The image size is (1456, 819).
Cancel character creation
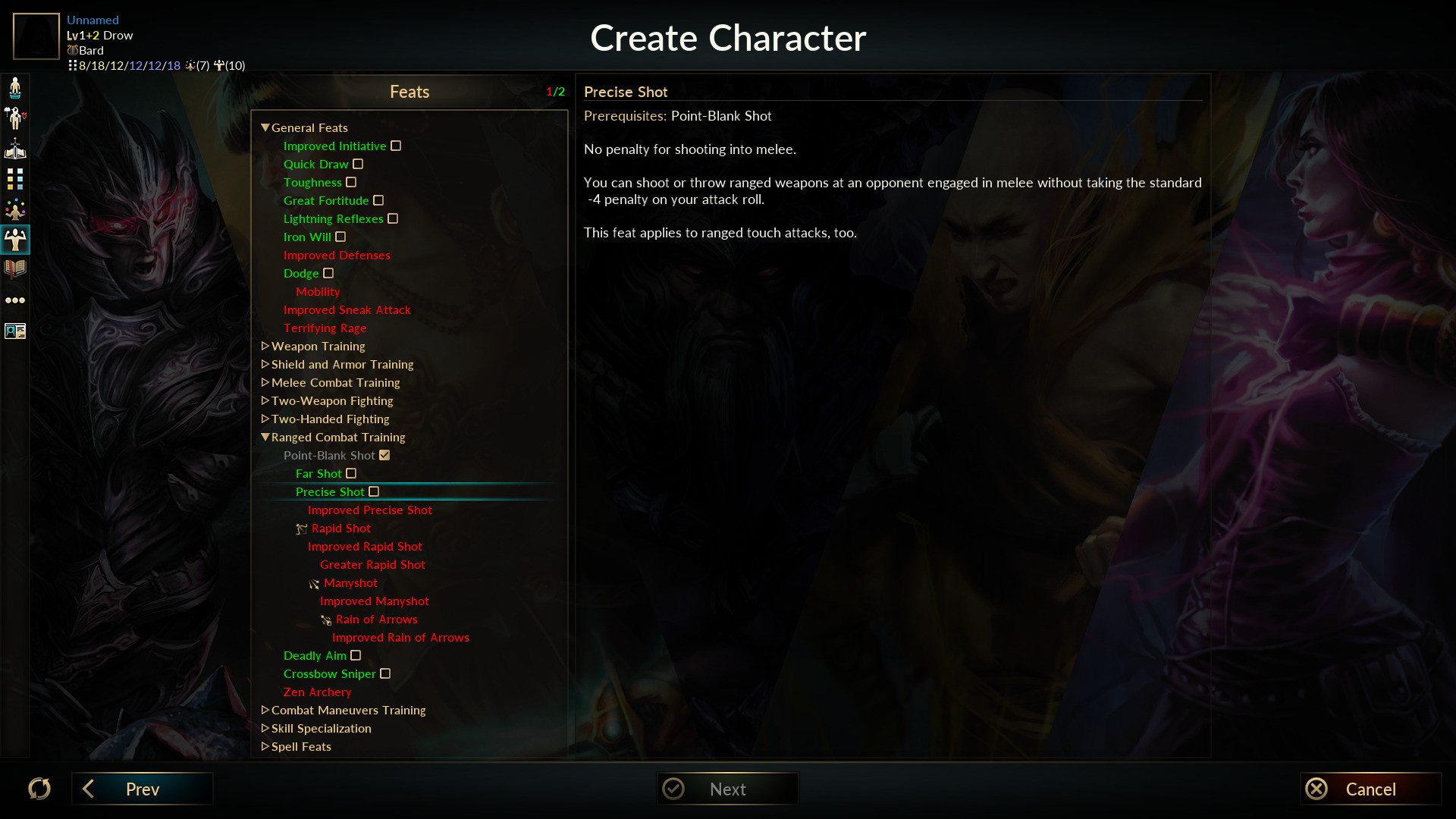click(1370, 789)
